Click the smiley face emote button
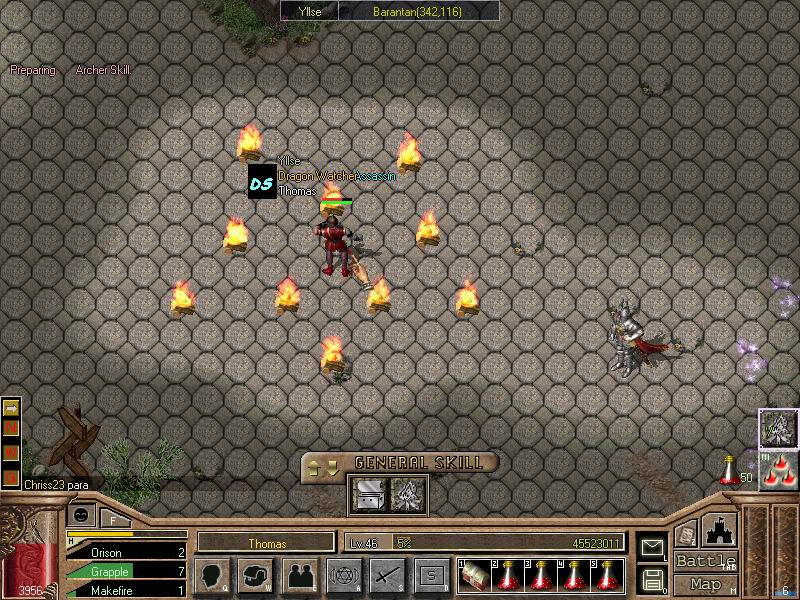Screen dimensions: 800x600 coord(81,515)
